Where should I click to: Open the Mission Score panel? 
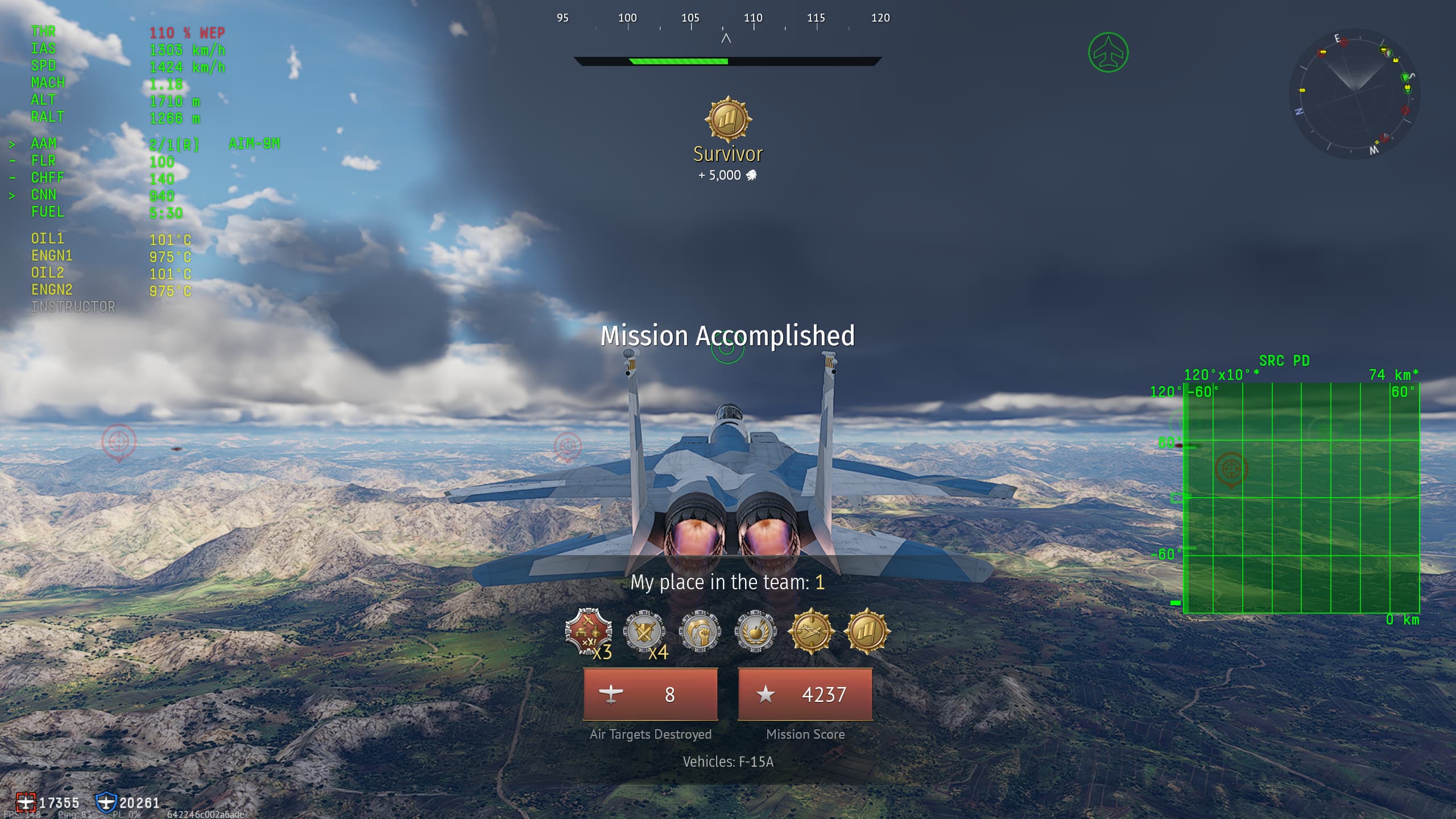coord(805,694)
